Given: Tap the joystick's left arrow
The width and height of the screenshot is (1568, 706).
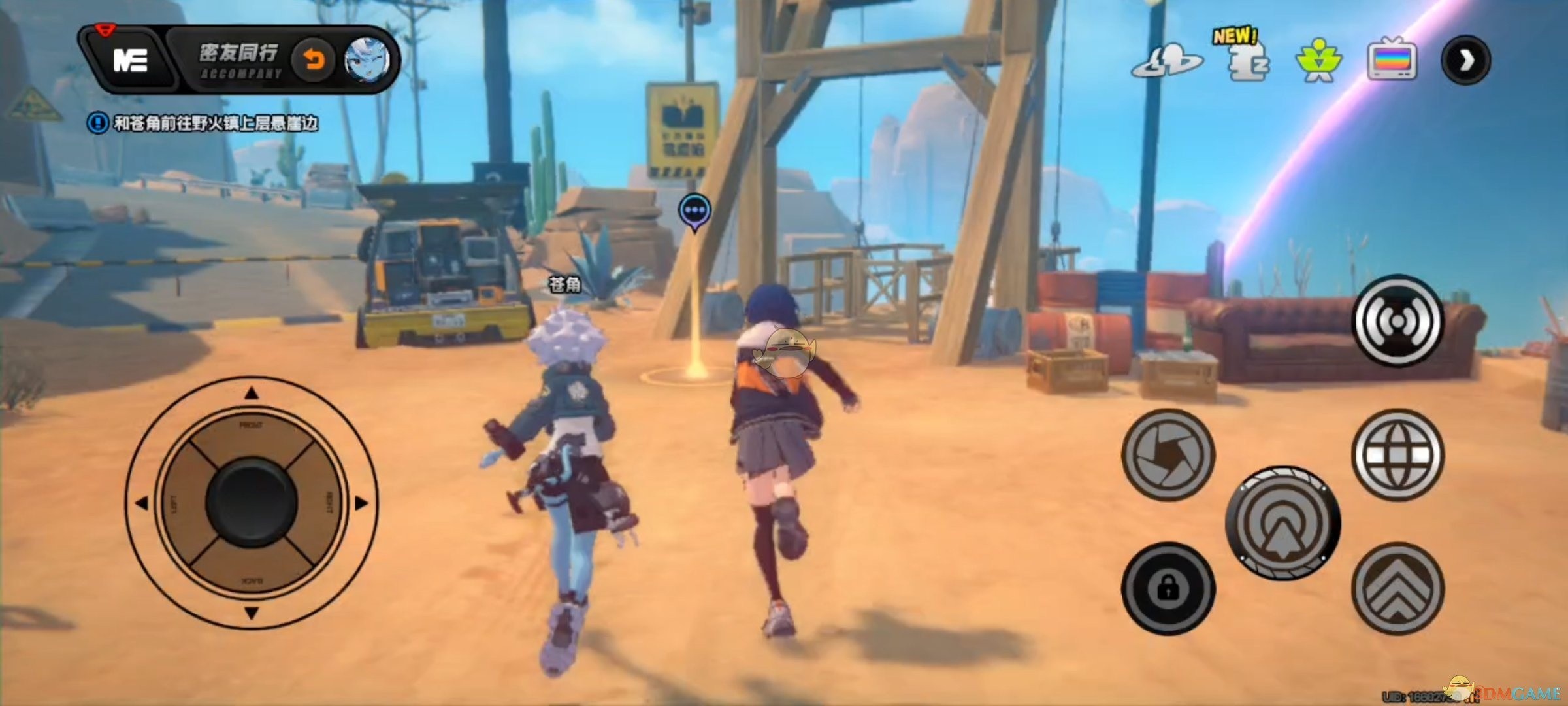Looking at the screenshot, I should click(x=142, y=503).
